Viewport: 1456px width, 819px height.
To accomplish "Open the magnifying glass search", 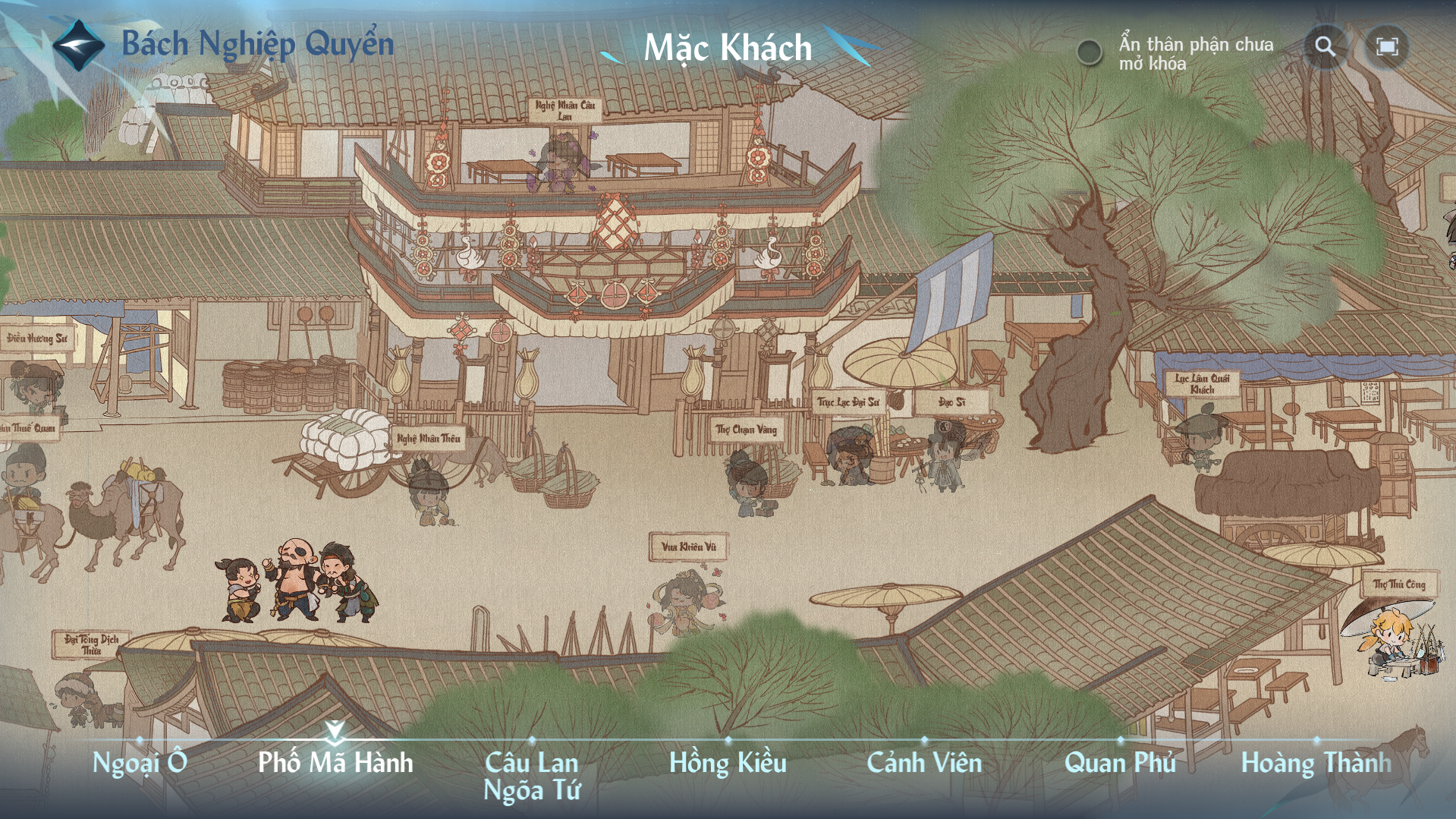I will tap(1325, 47).
